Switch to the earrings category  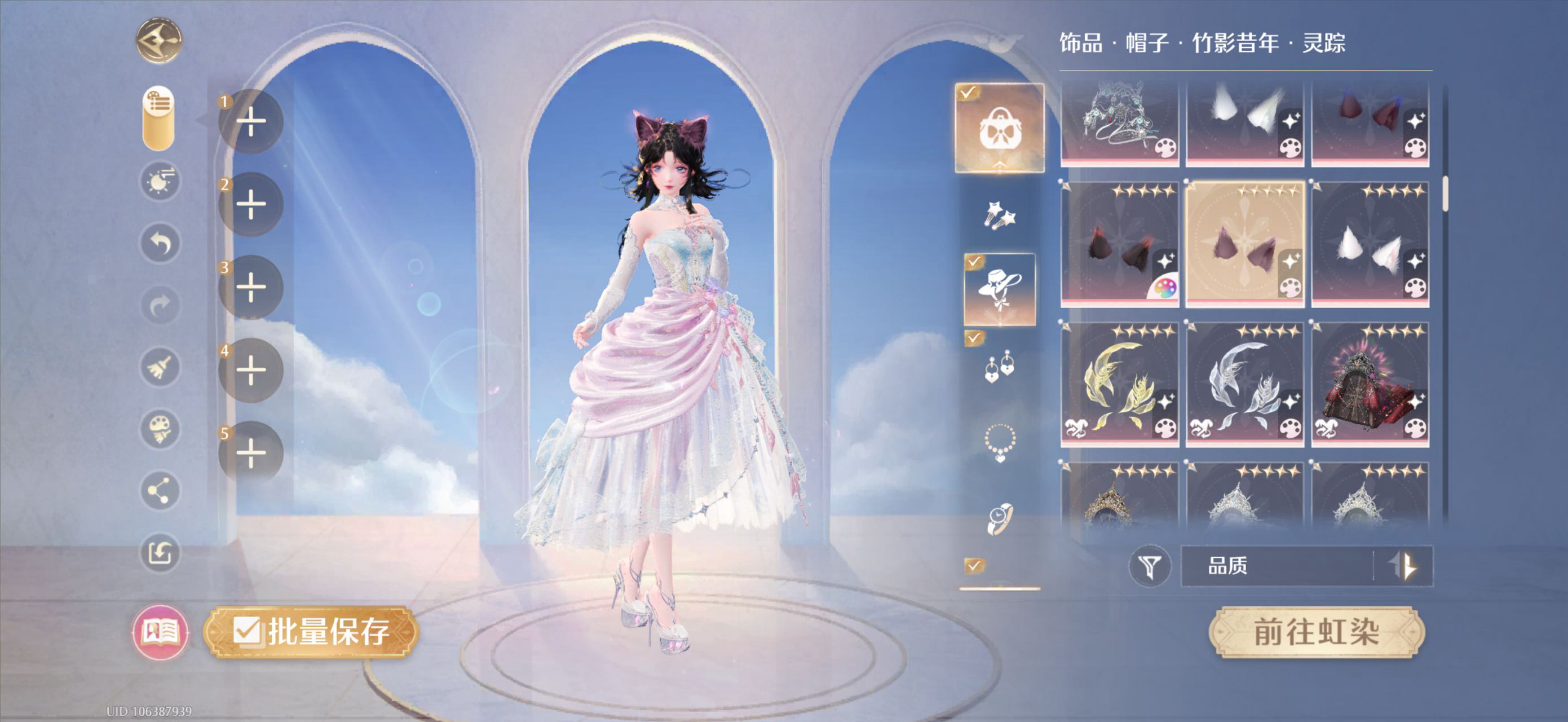tap(1000, 366)
